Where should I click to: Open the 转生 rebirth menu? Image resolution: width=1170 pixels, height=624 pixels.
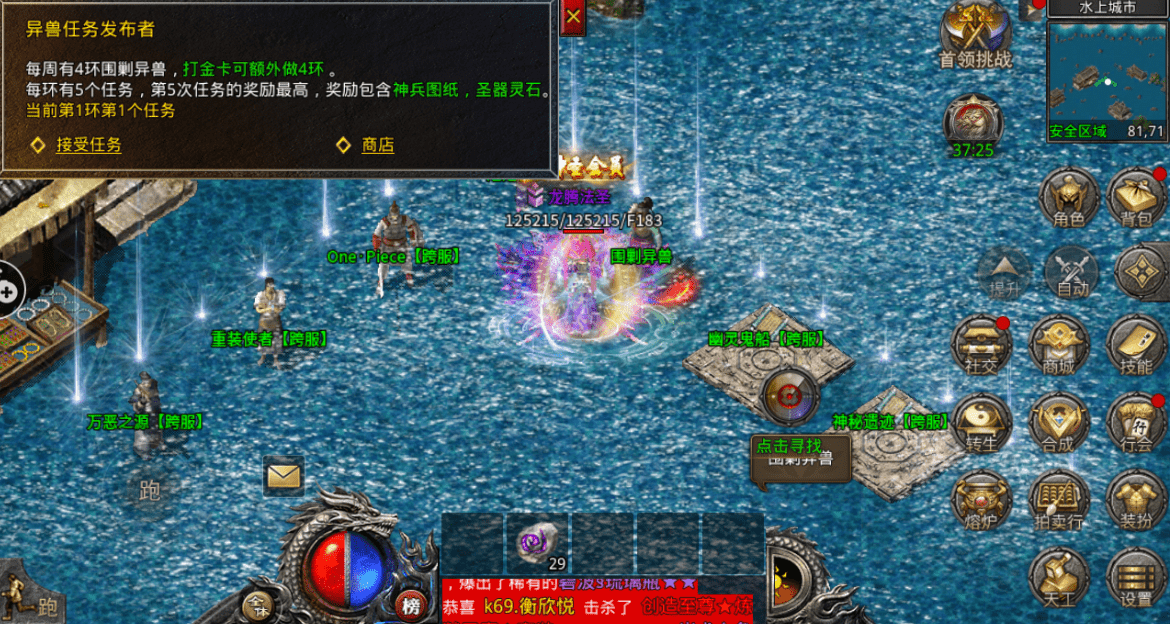coord(981,423)
